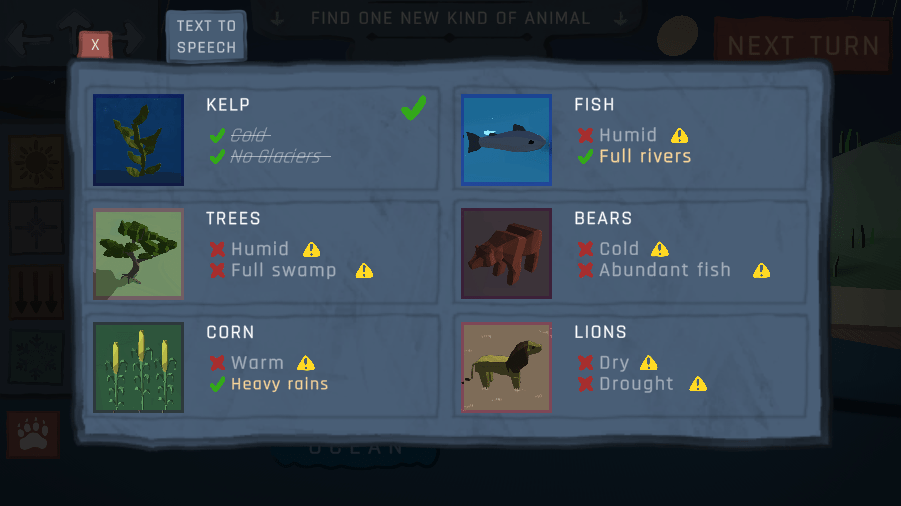This screenshot has width=901, height=506.
Task: Select the Bears thumbnail
Action: tap(506, 254)
